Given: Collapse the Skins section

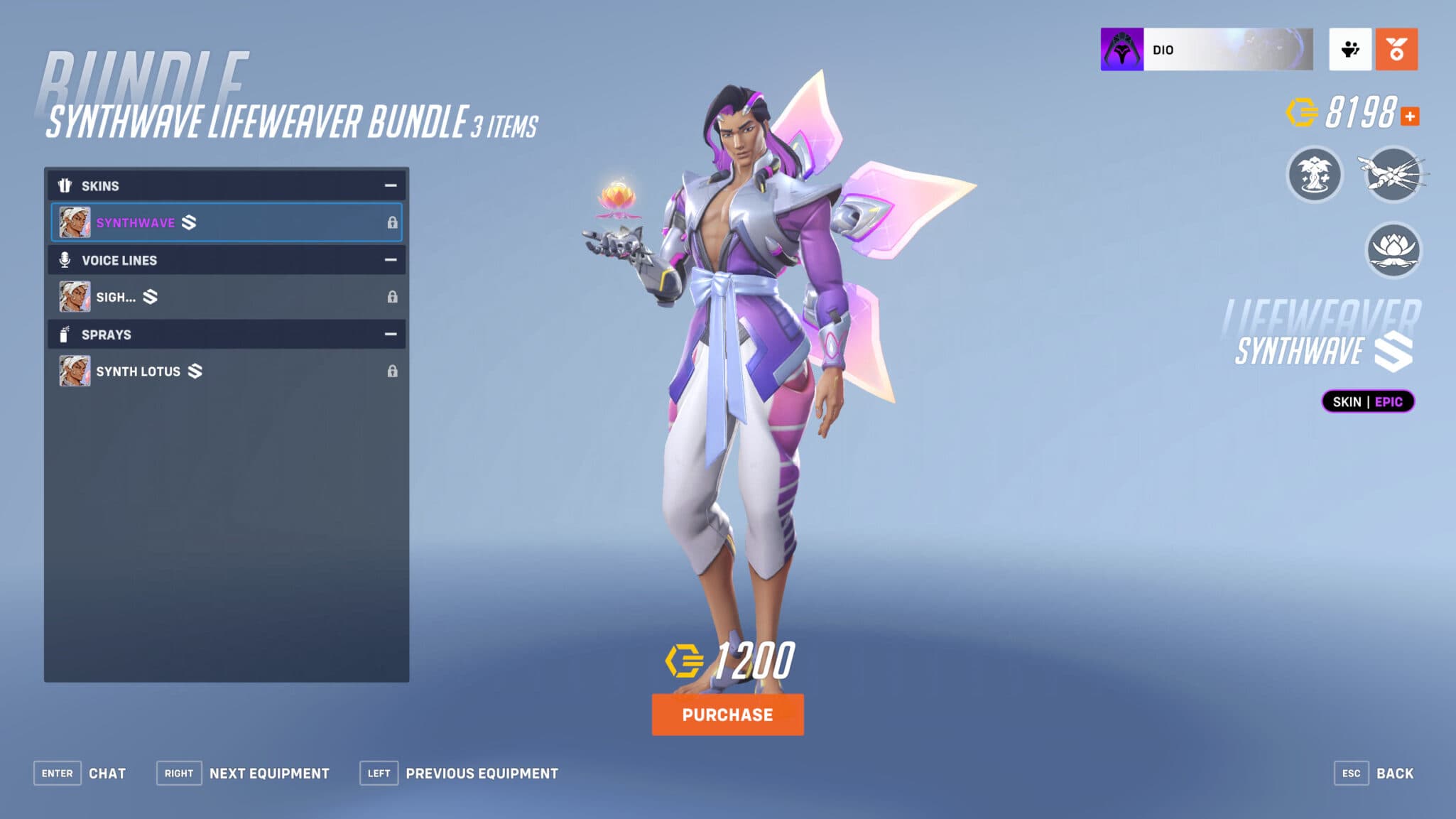Looking at the screenshot, I should click(x=389, y=185).
